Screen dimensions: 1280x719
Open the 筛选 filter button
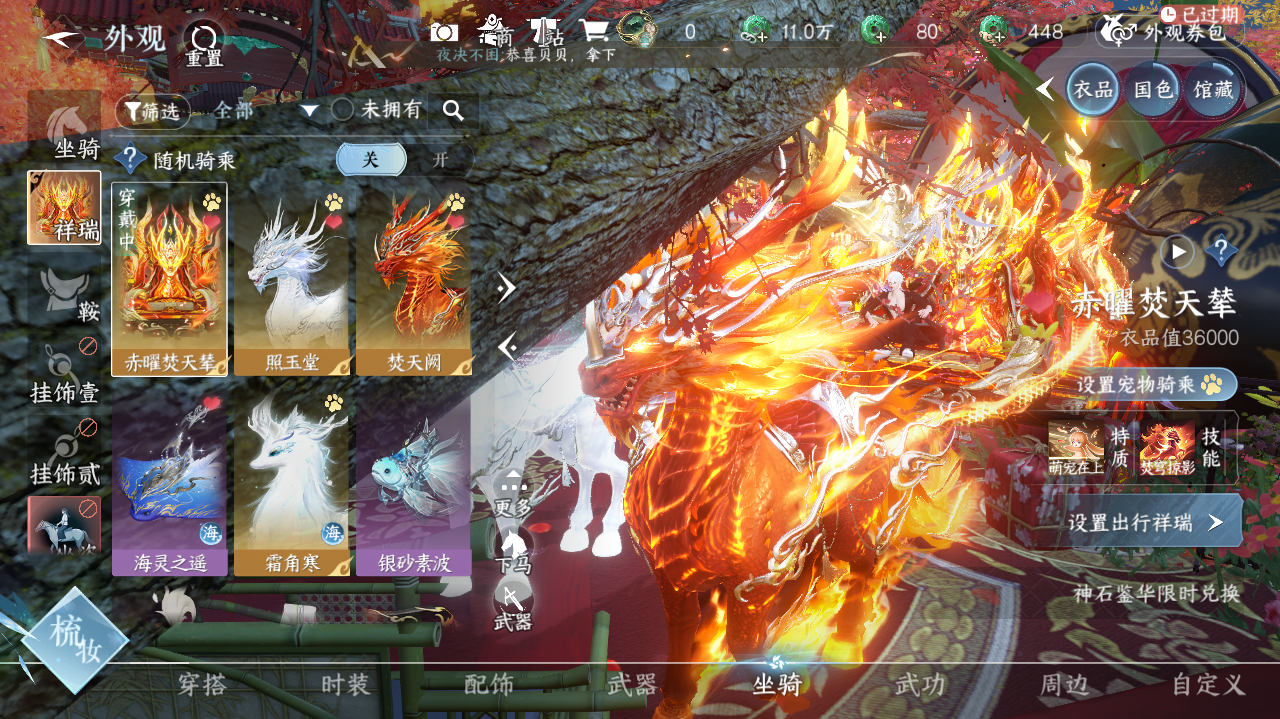tap(152, 111)
